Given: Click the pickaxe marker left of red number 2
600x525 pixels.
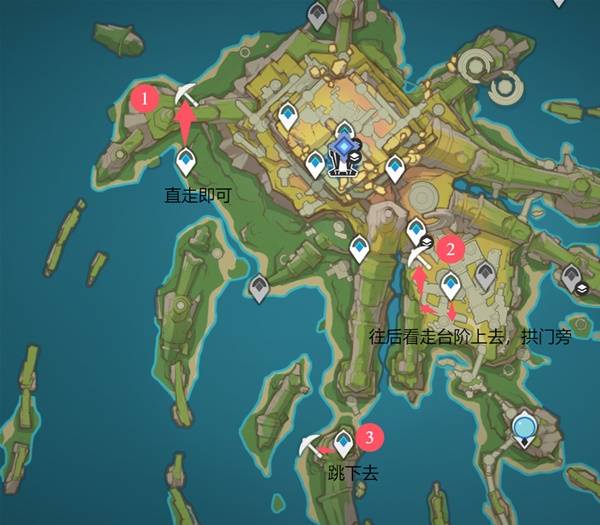Looking at the screenshot, I should (x=418, y=254).
